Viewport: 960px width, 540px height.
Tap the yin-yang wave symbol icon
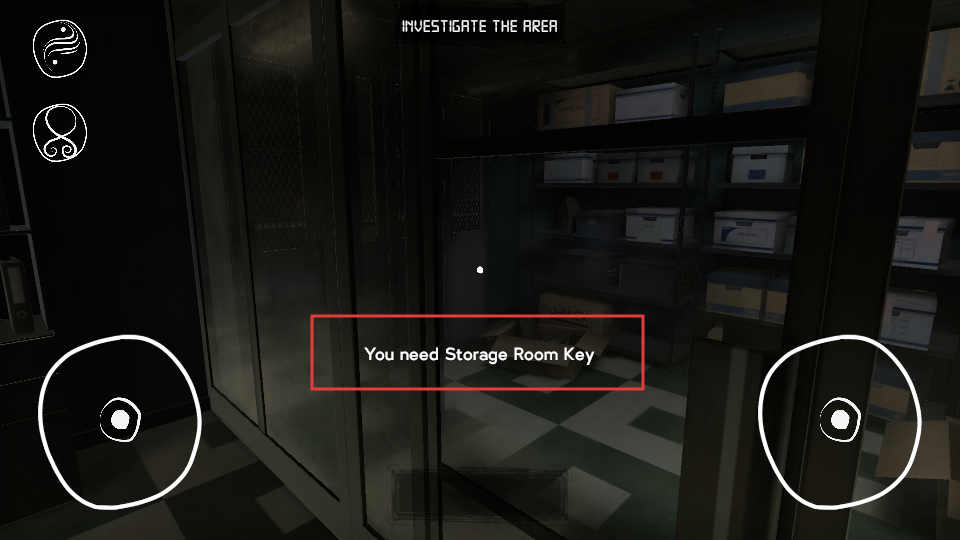pyautogui.click(x=60, y=47)
